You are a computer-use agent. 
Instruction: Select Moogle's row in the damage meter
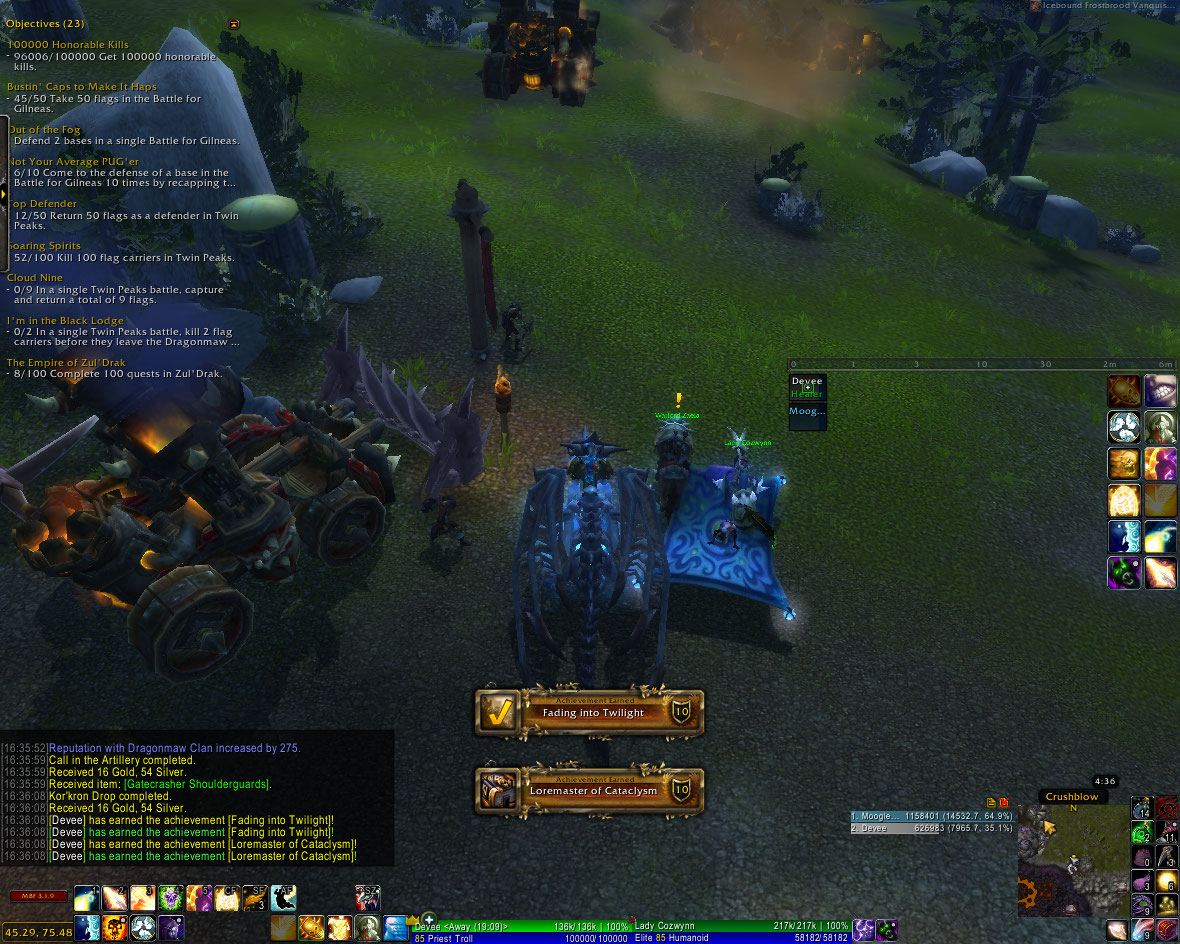[x=932, y=816]
